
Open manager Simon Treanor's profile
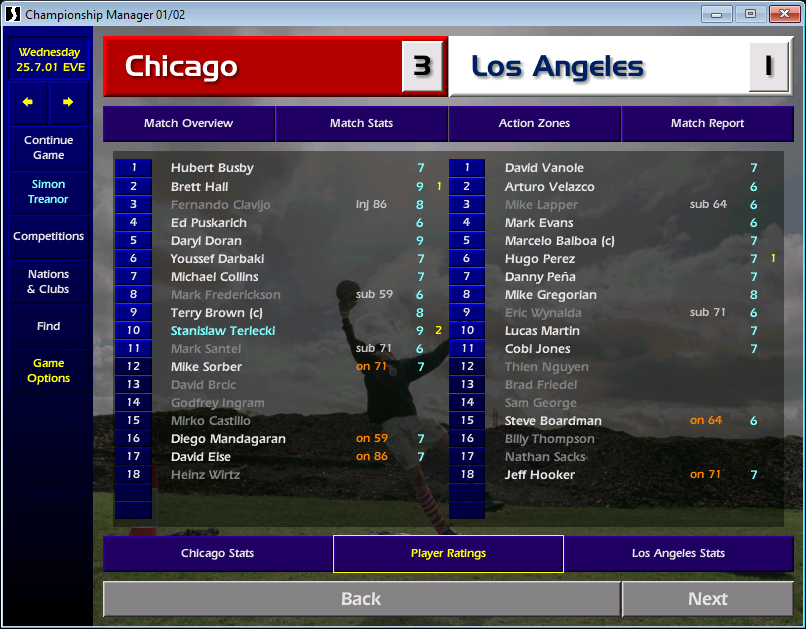point(48,192)
